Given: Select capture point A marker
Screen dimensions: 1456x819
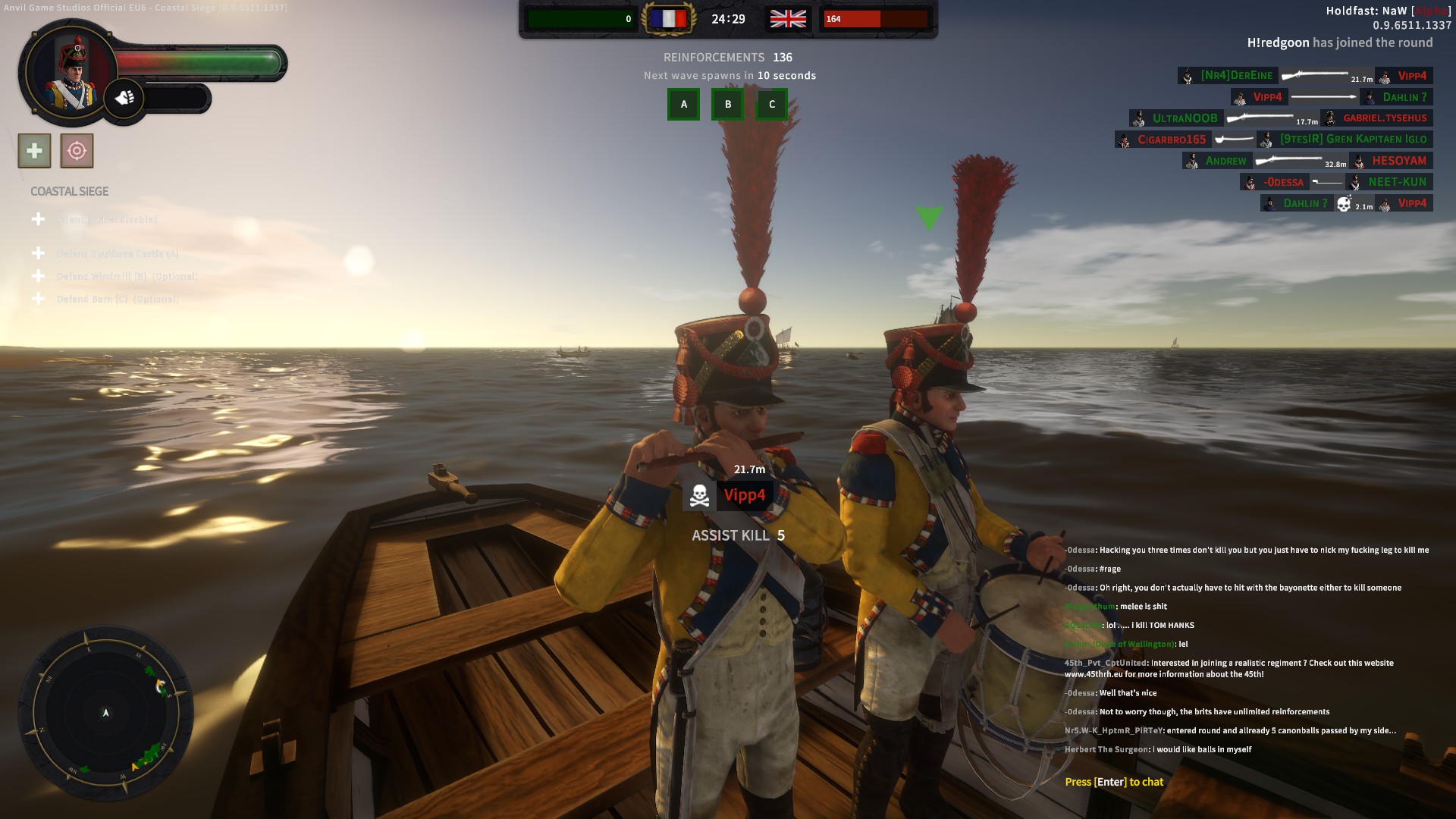Looking at the screenshot, I should (x=683, y=105).
